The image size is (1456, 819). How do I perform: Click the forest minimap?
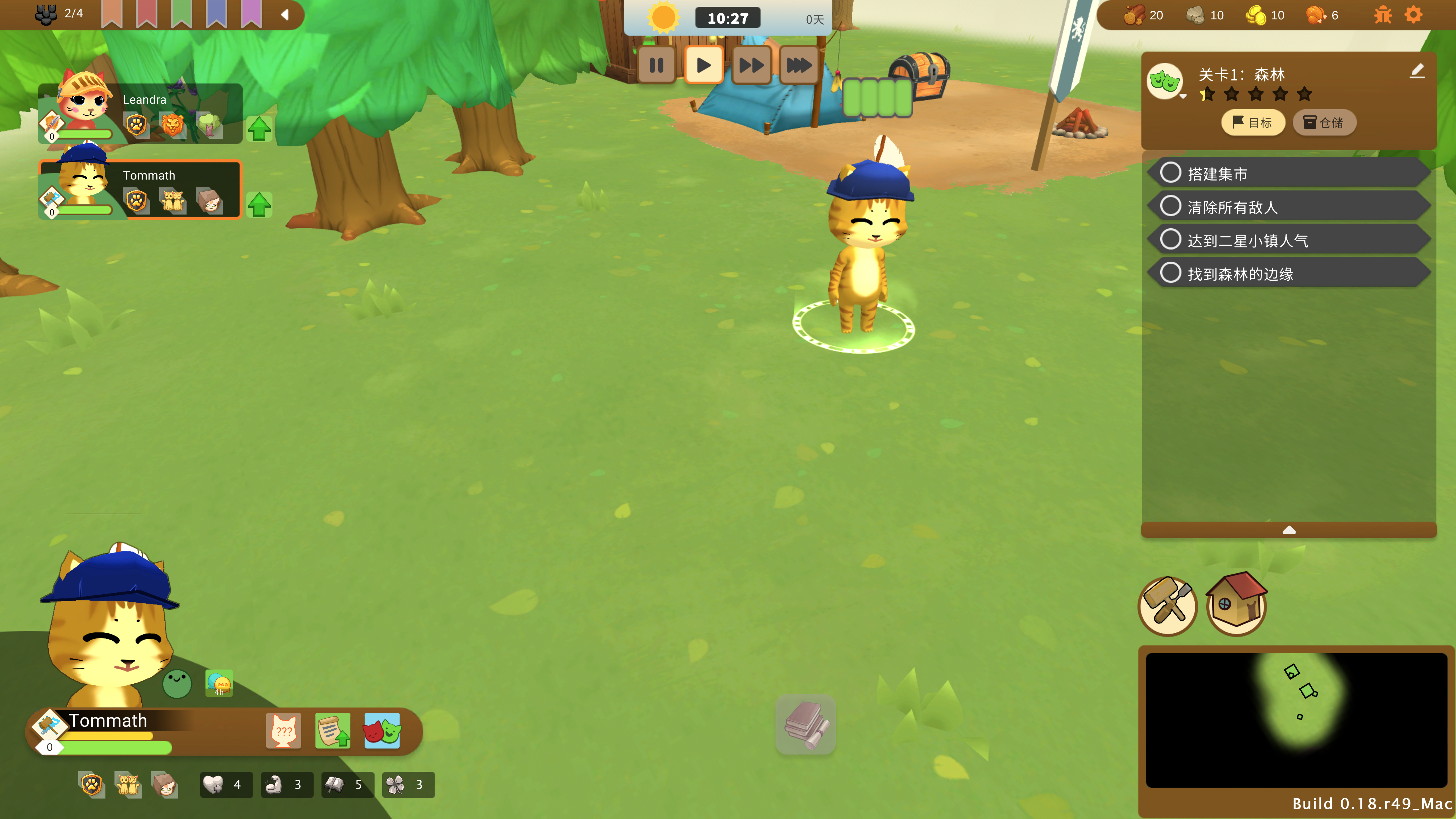(x=1296, y=719)
